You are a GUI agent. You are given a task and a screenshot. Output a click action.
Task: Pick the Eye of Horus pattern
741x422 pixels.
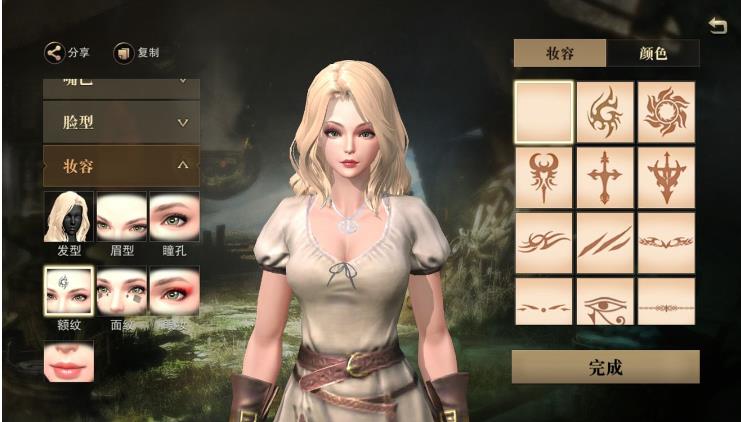click(x=605, y=303)
